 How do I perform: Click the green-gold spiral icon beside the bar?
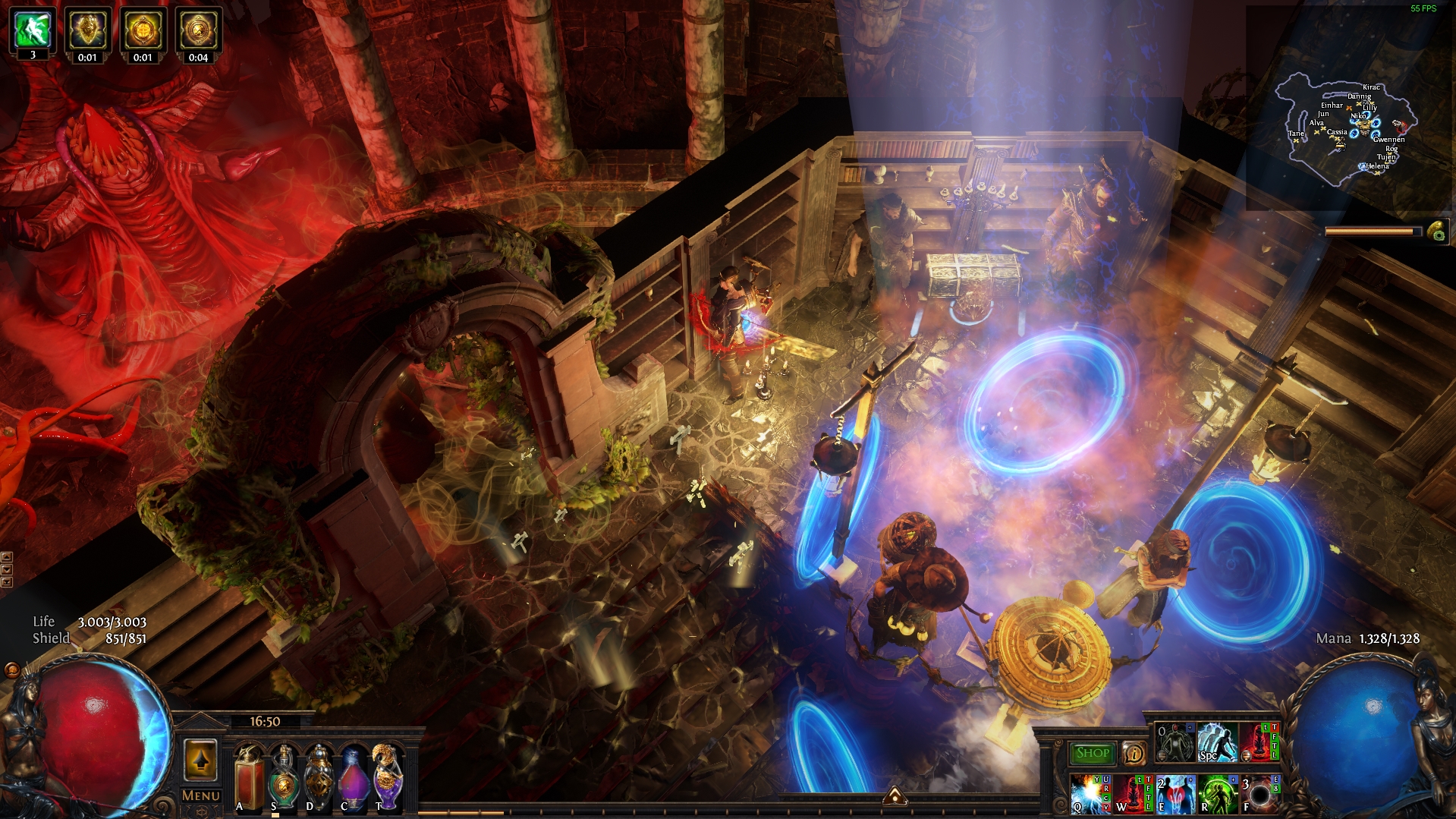pos(1437,232)
